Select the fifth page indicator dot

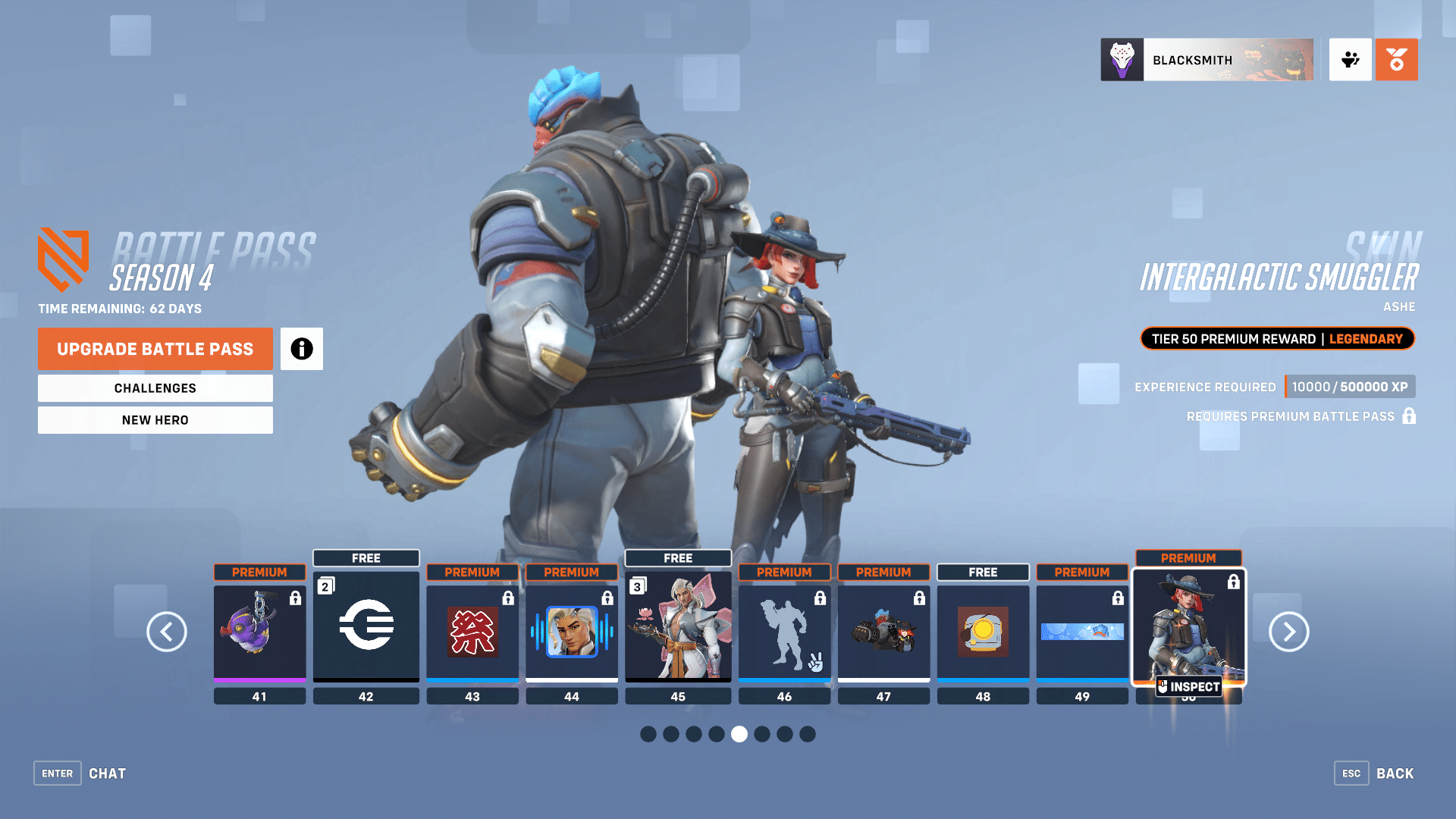(739, 734)
